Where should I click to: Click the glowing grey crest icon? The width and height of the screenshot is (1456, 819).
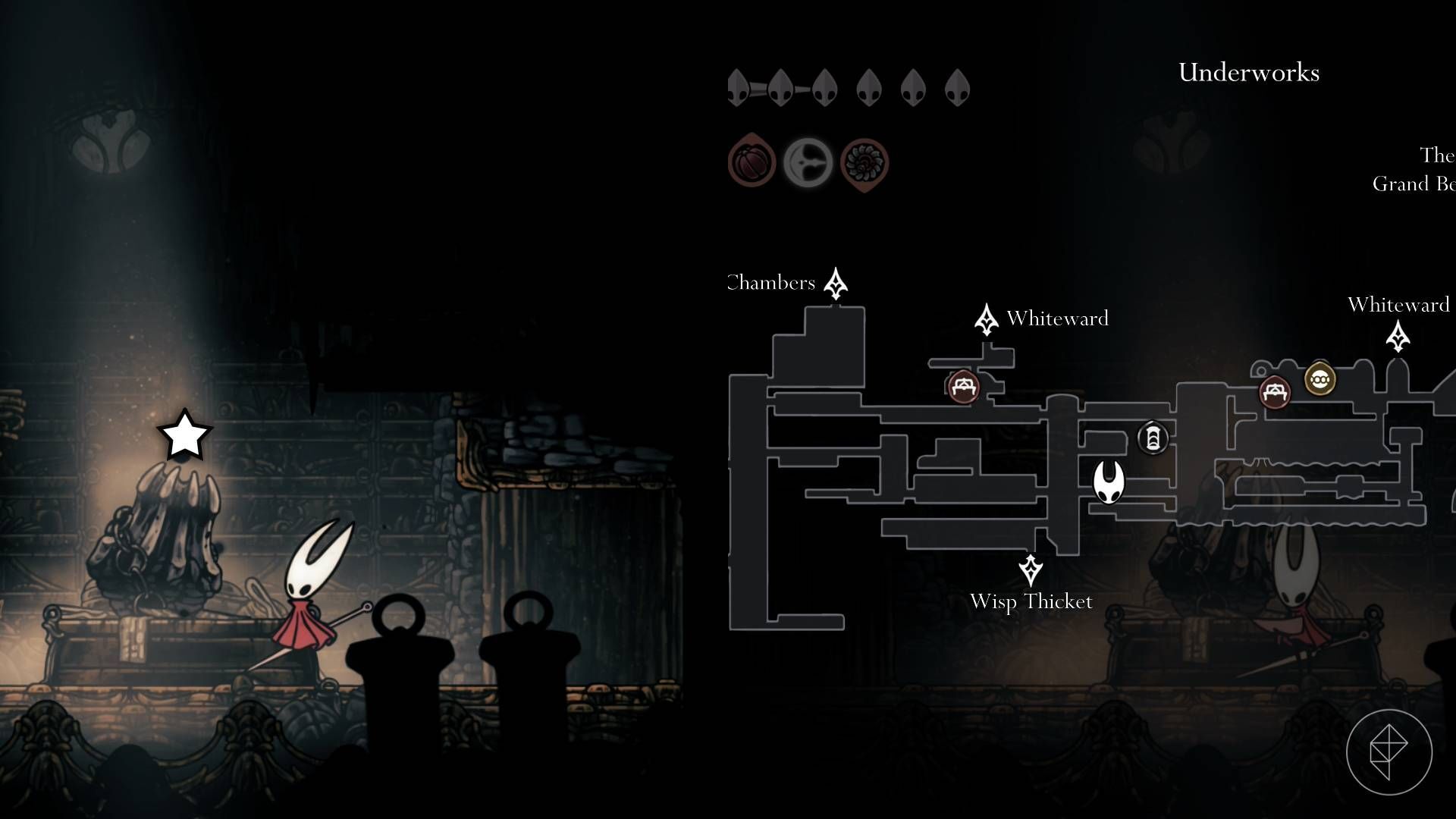808,162
